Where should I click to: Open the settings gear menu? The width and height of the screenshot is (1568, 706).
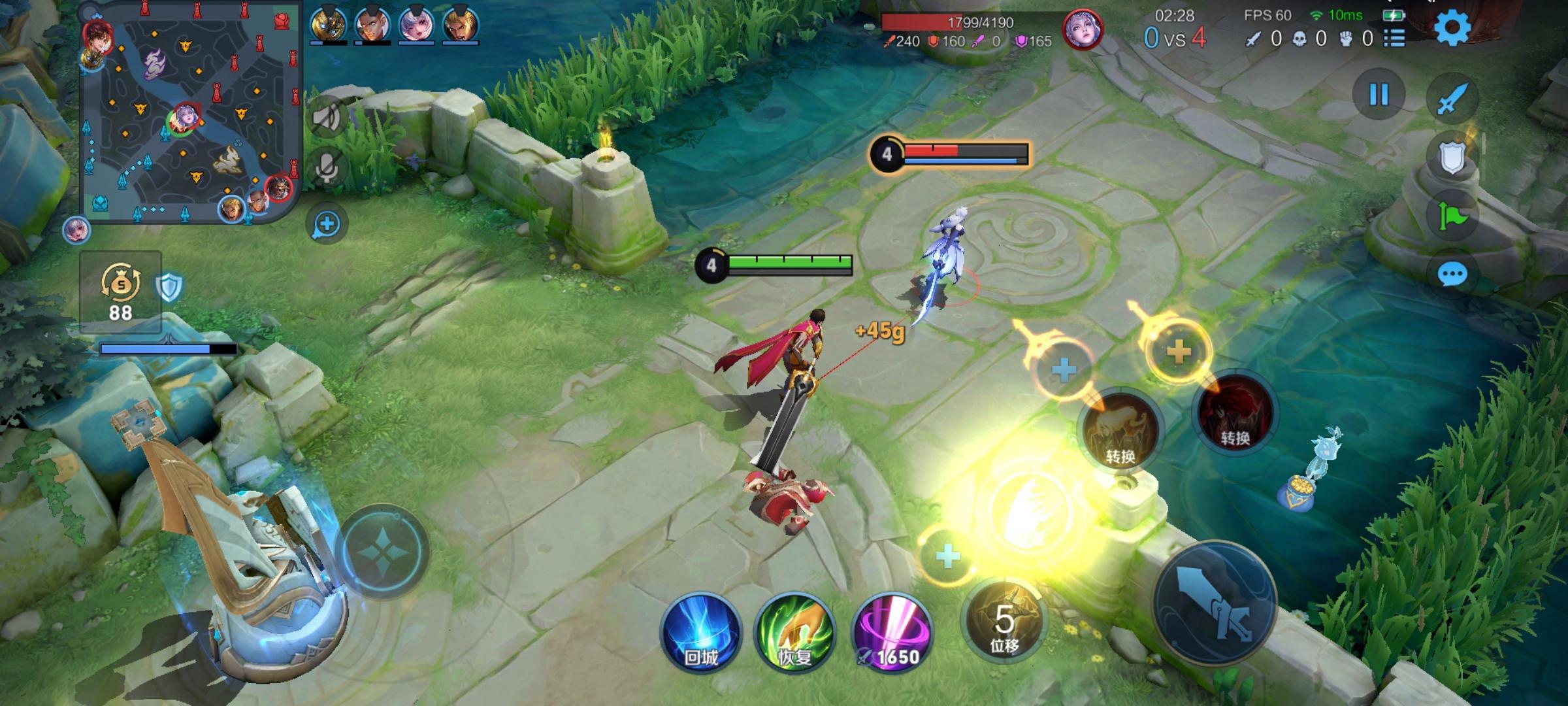tap(1452, 28)
